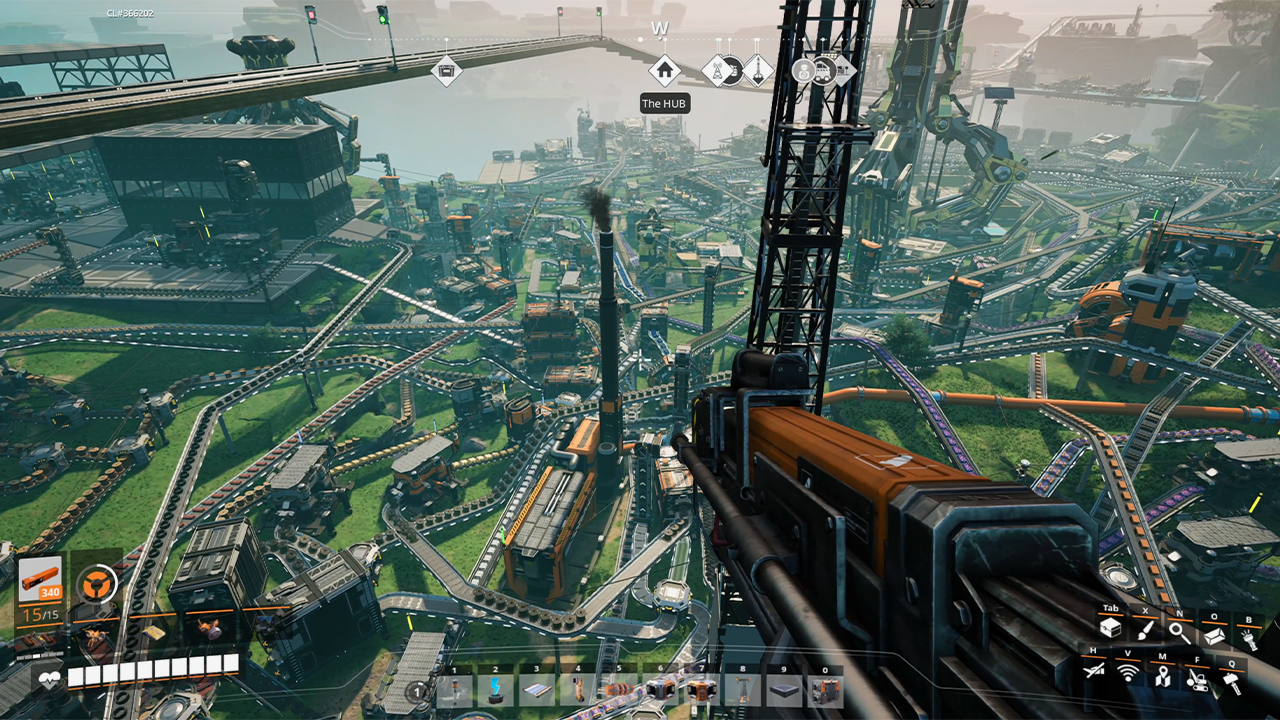Select the power pole in hotbar slot 2
The width and height of the screenshot is (1280, 720).
click(495, 691)
